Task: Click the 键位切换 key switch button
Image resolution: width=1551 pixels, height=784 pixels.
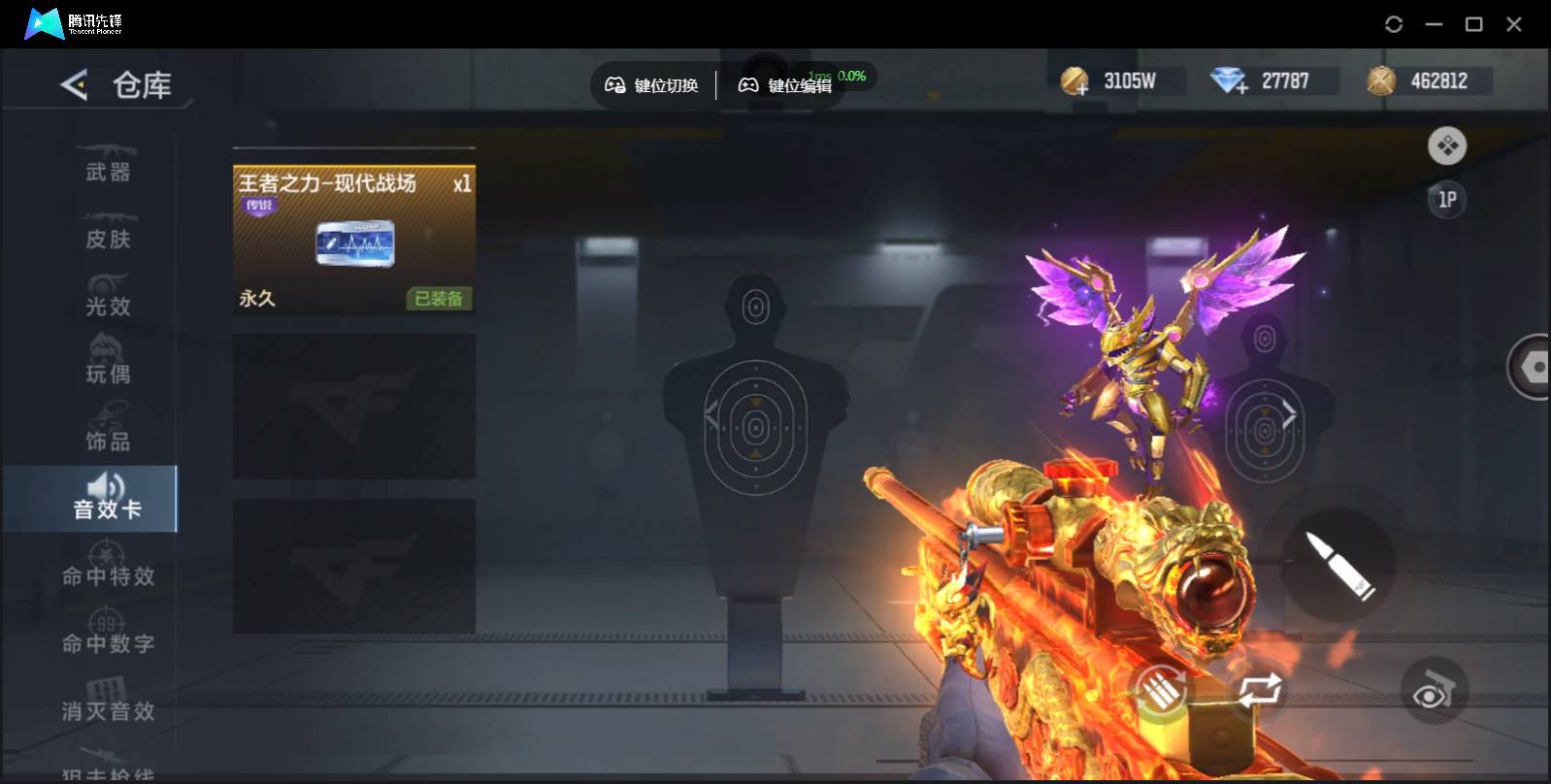Action: click(x=652, y=85)
